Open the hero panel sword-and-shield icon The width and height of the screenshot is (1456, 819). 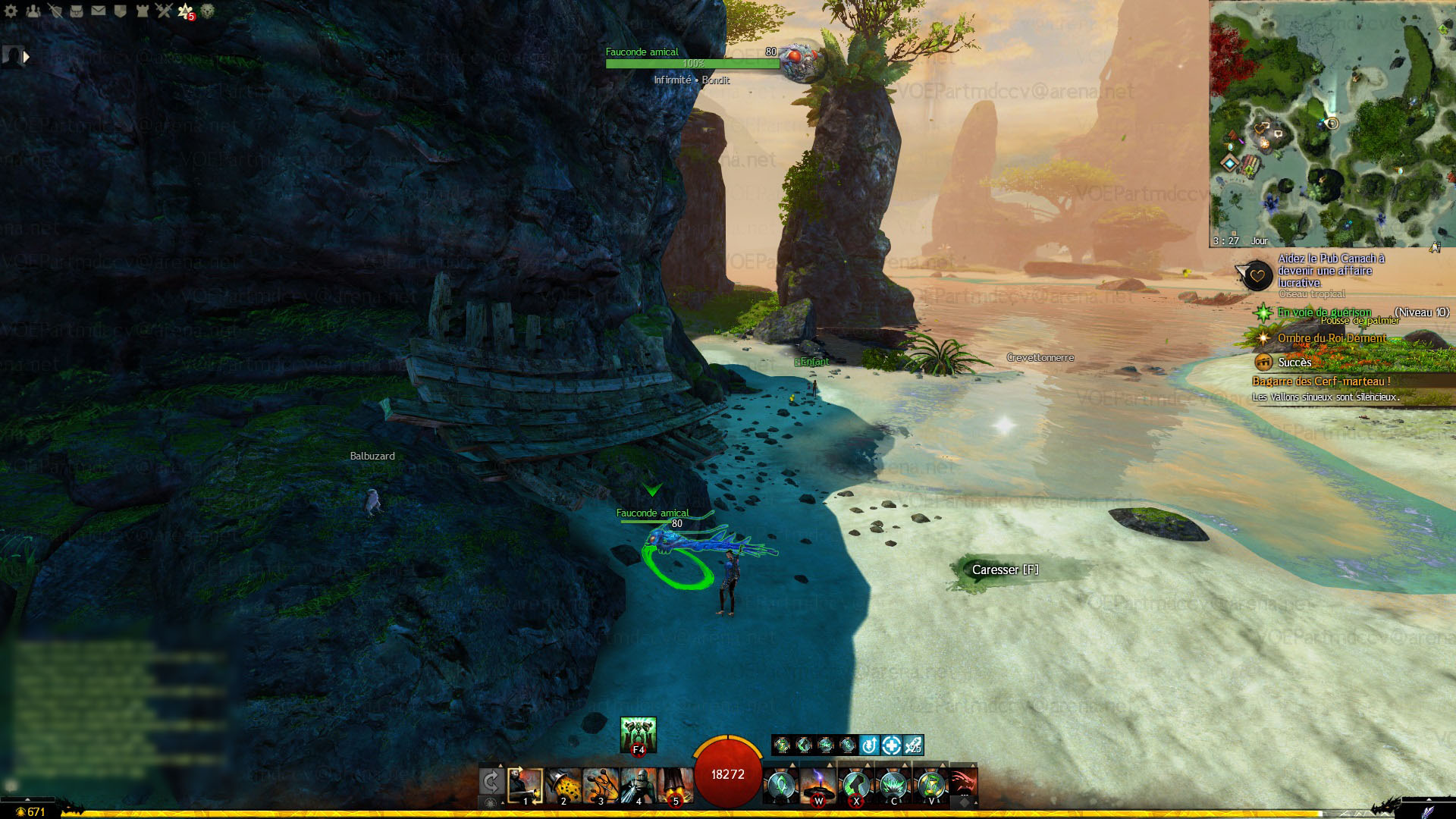[55, 11]
